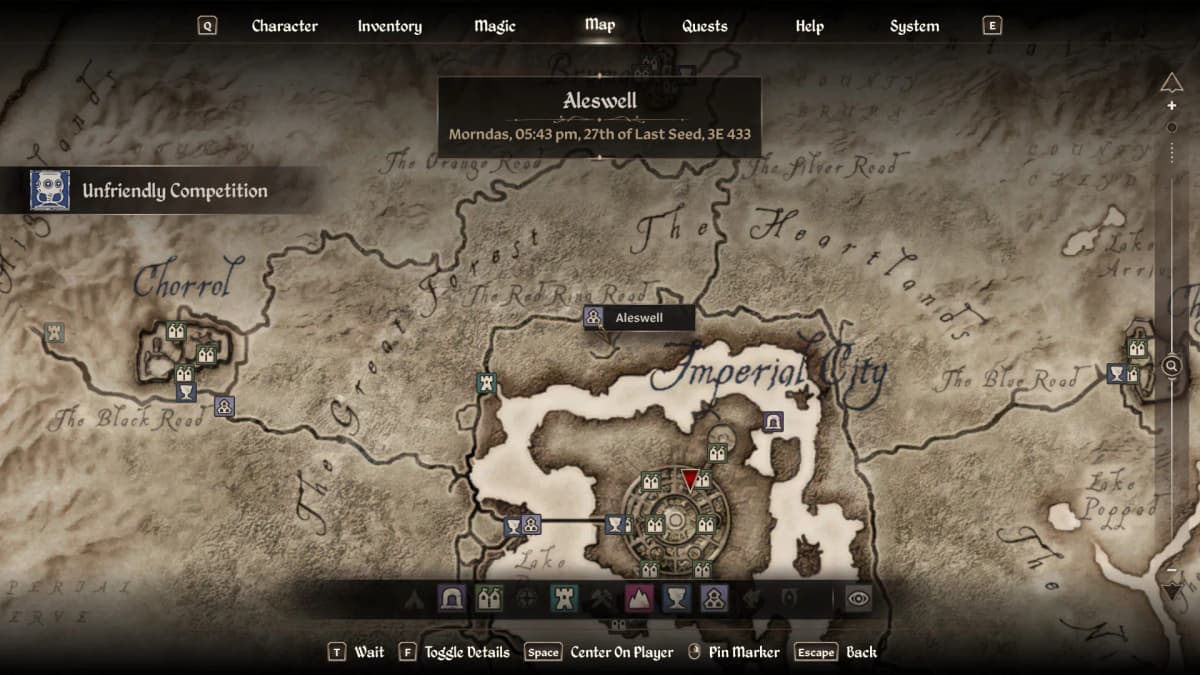
Task: Toggle the fort tower filter in the legend bar
Action: click(x=564, y=599)
